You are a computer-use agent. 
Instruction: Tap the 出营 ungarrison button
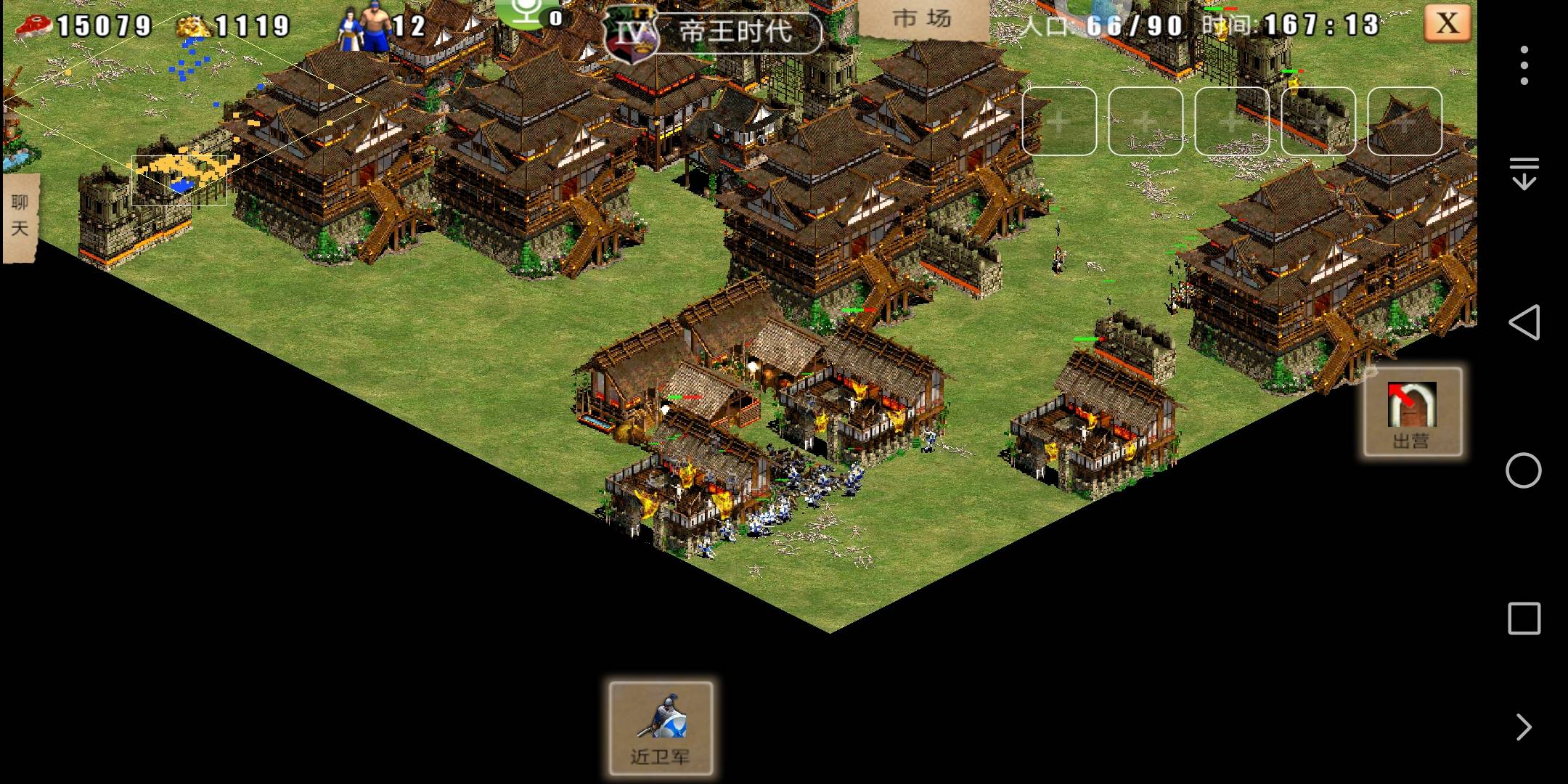[x=1412, y=412]
